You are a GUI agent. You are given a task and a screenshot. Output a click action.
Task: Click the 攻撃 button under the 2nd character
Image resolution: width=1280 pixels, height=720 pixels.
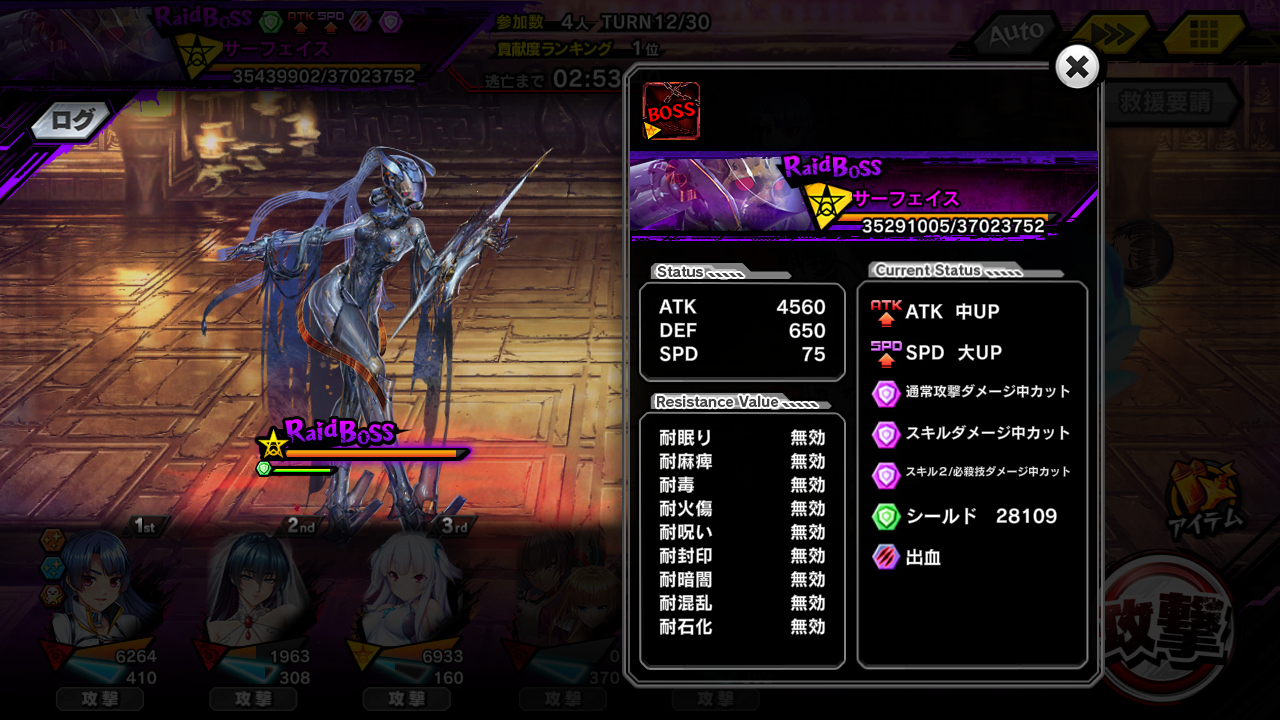click(254, 699)
